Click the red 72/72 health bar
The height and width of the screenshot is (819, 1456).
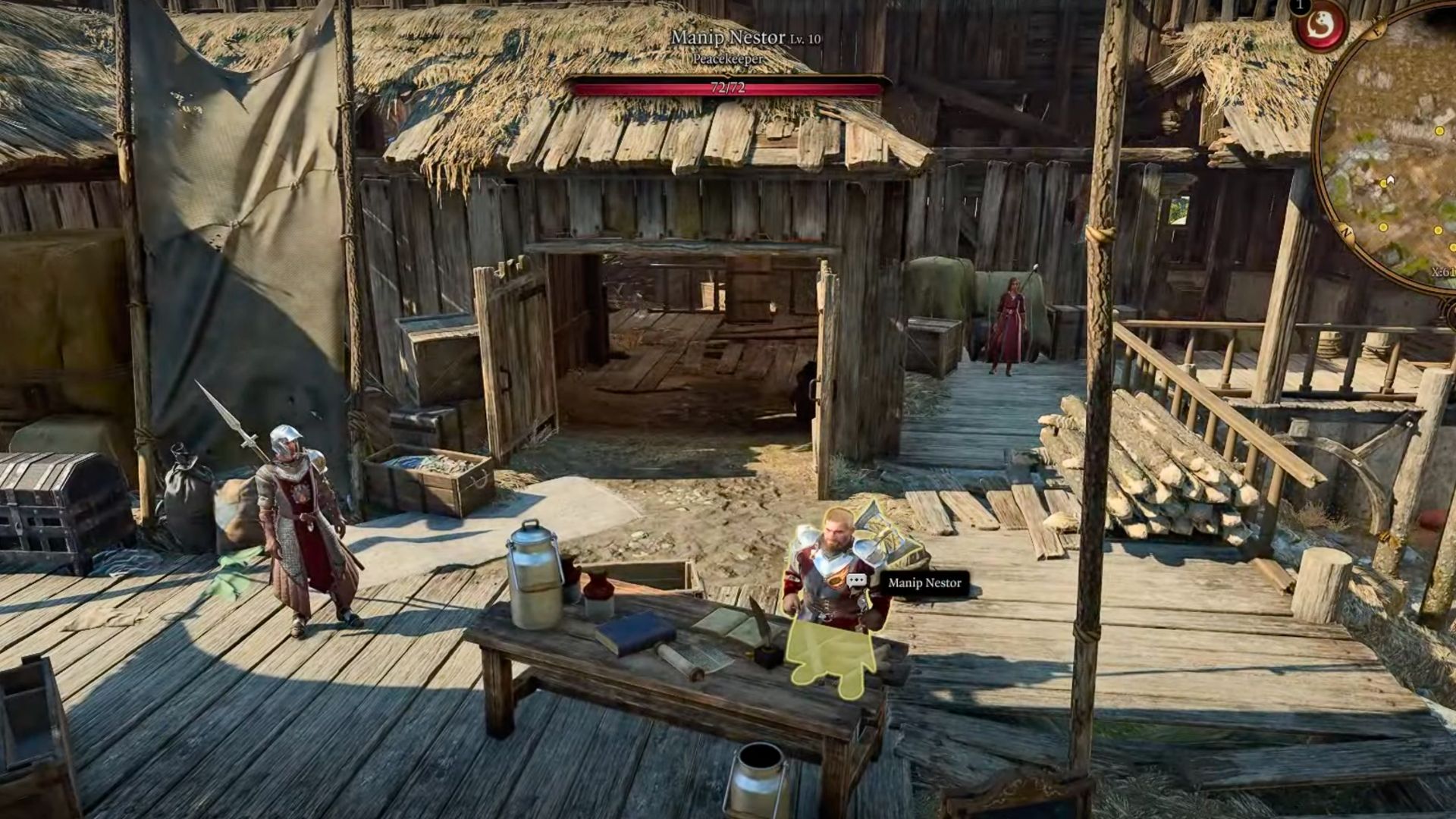(x=728, y=87)
